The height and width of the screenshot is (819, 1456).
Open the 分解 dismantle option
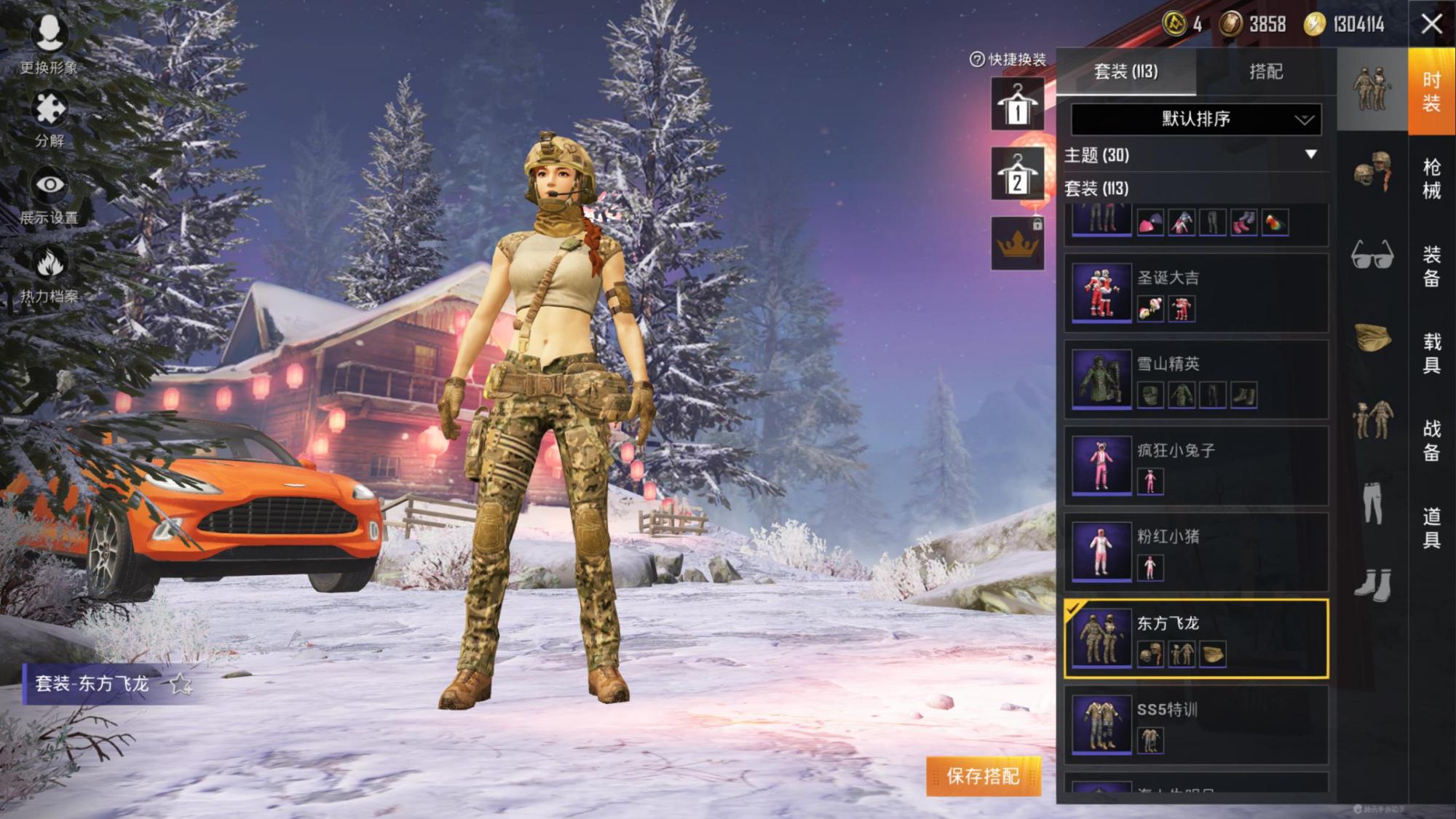[49, 119]
